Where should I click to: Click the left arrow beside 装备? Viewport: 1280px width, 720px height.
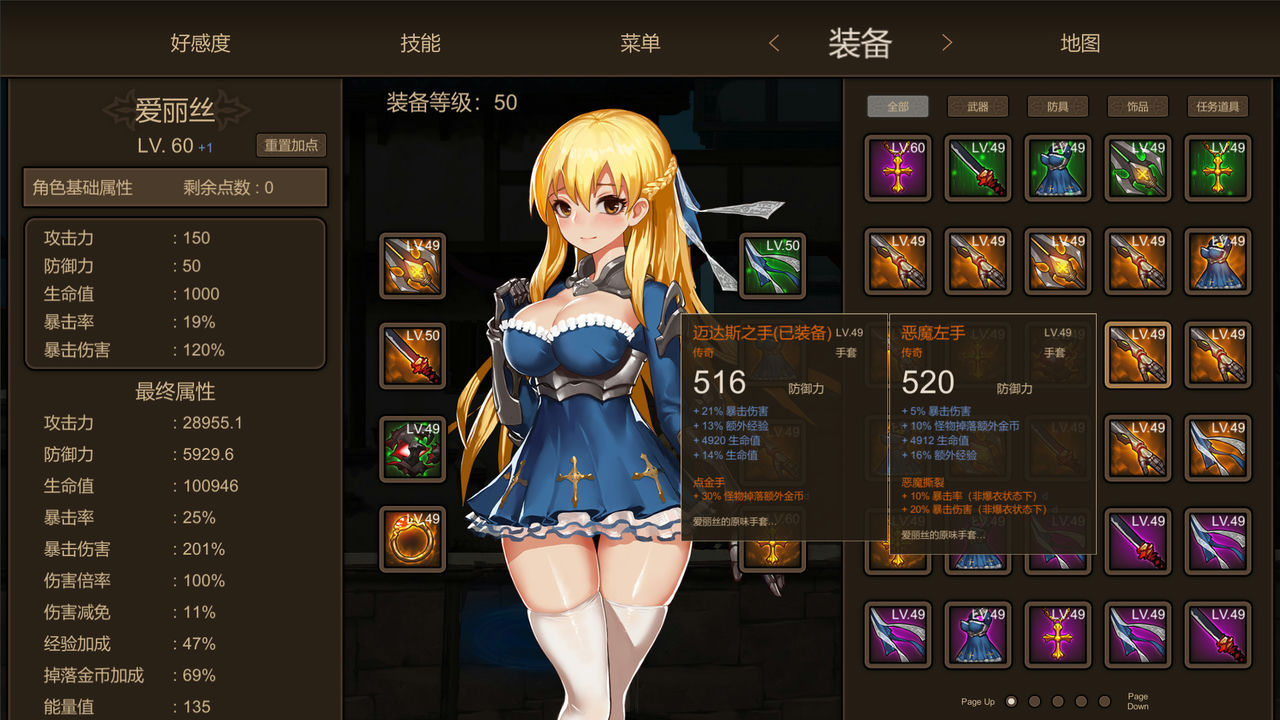click(776, 43)
